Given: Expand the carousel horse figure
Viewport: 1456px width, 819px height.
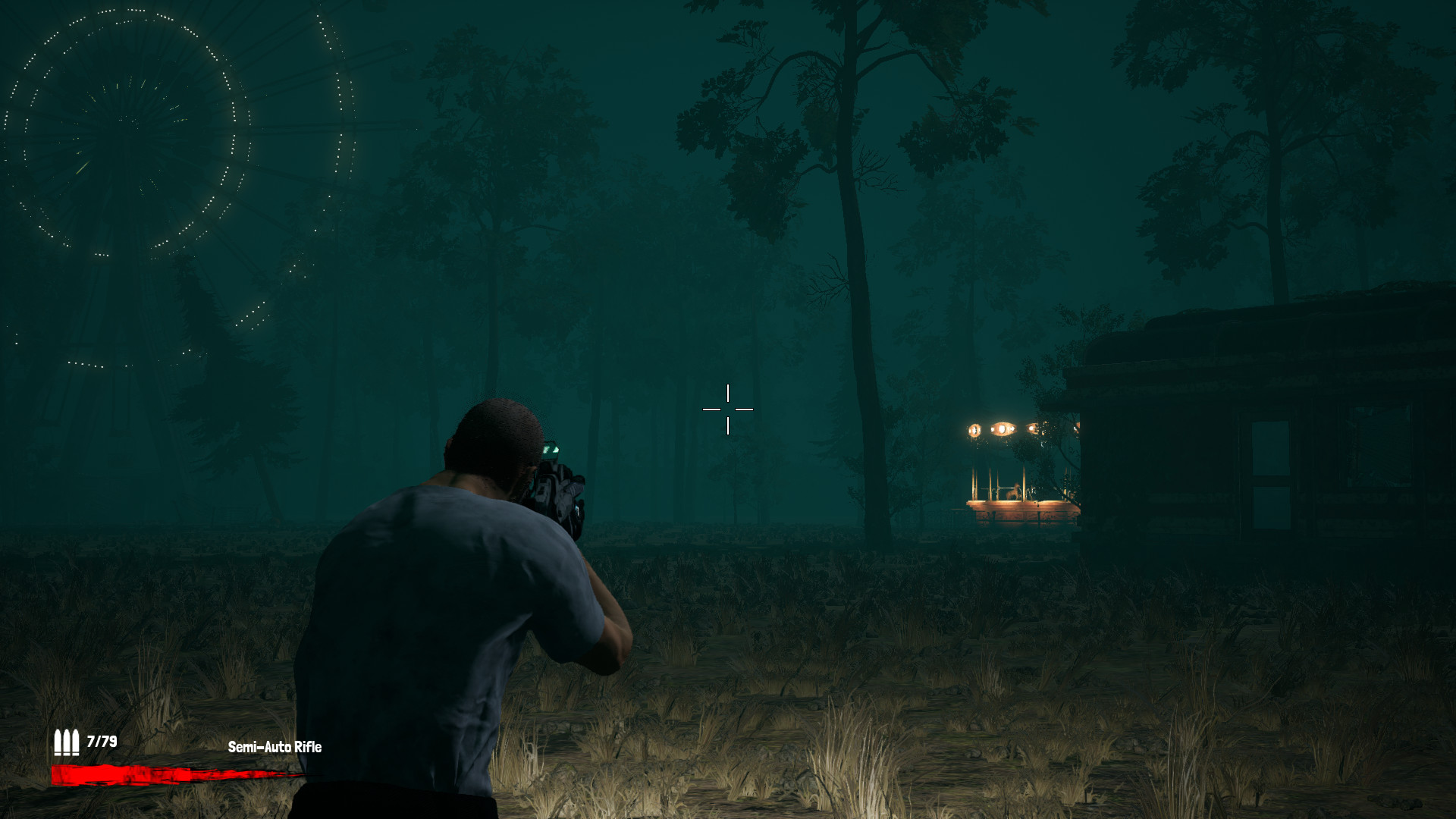Looking at the screenshot, I should [1014, 491].
